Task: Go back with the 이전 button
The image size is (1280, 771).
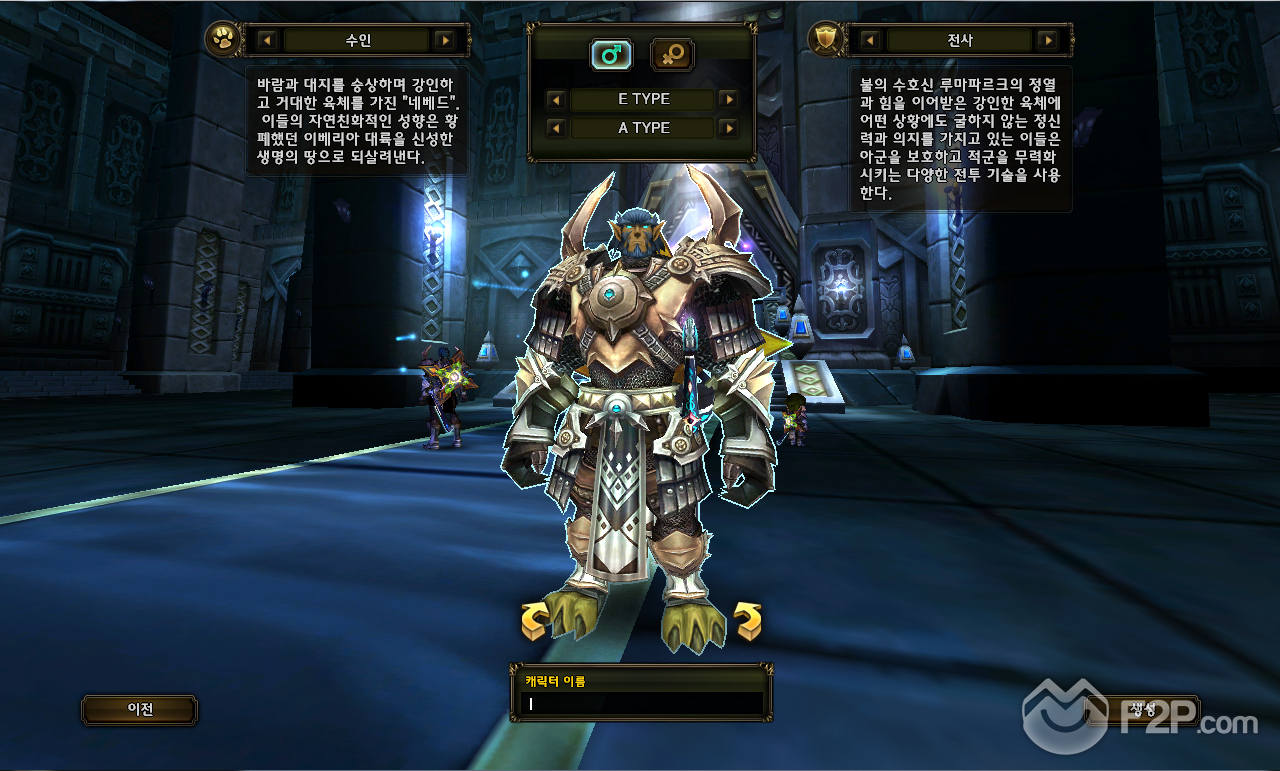Action: [139, 710]
